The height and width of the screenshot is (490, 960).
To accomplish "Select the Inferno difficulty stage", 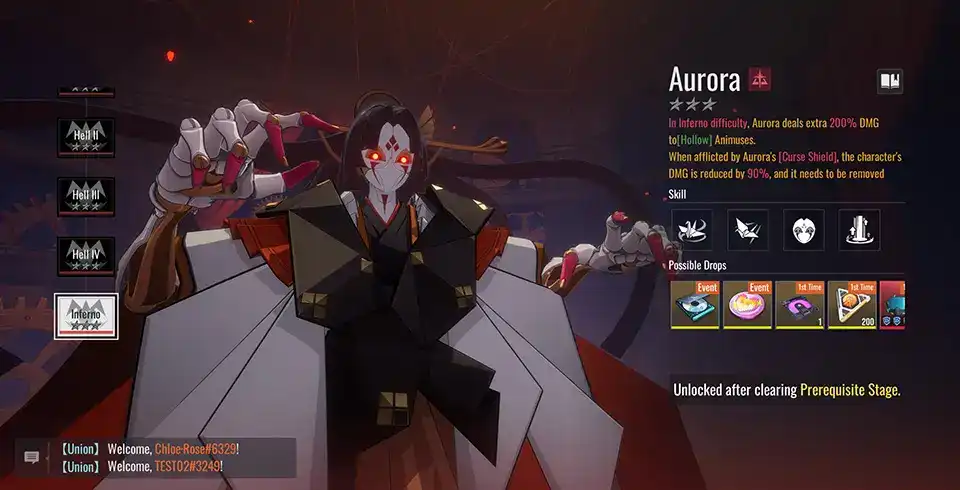I will tap(86, 316).
